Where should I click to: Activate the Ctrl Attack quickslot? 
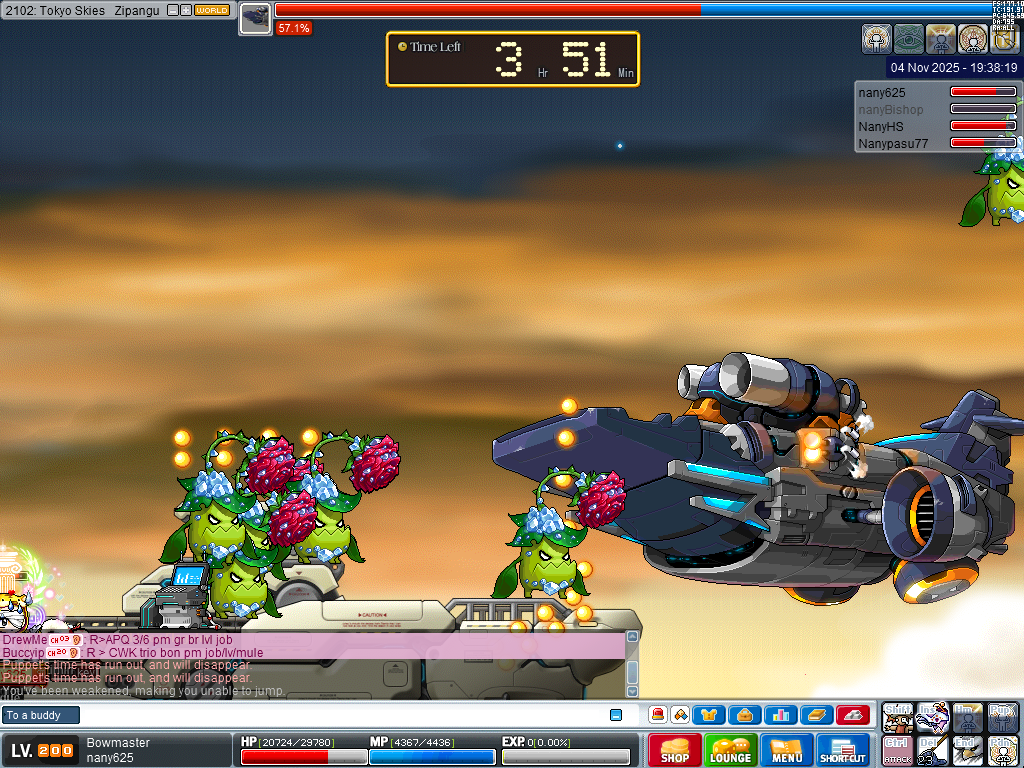[x=898, y=751]
